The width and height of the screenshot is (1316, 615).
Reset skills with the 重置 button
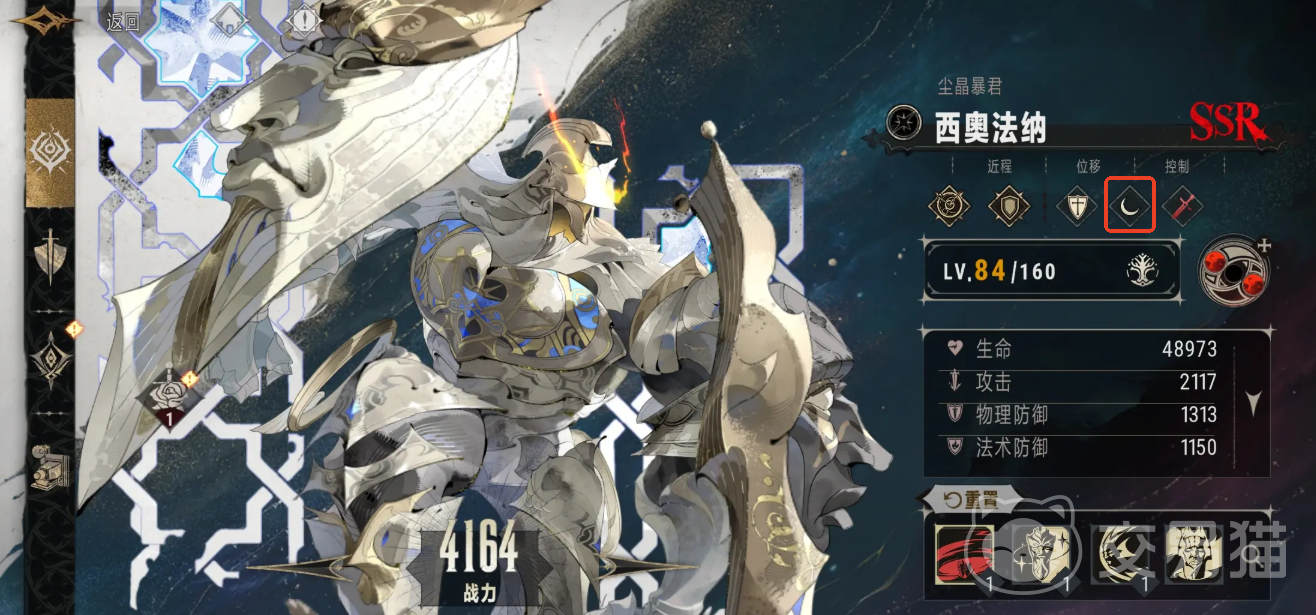pyautogui.click(x=970, y=499)
